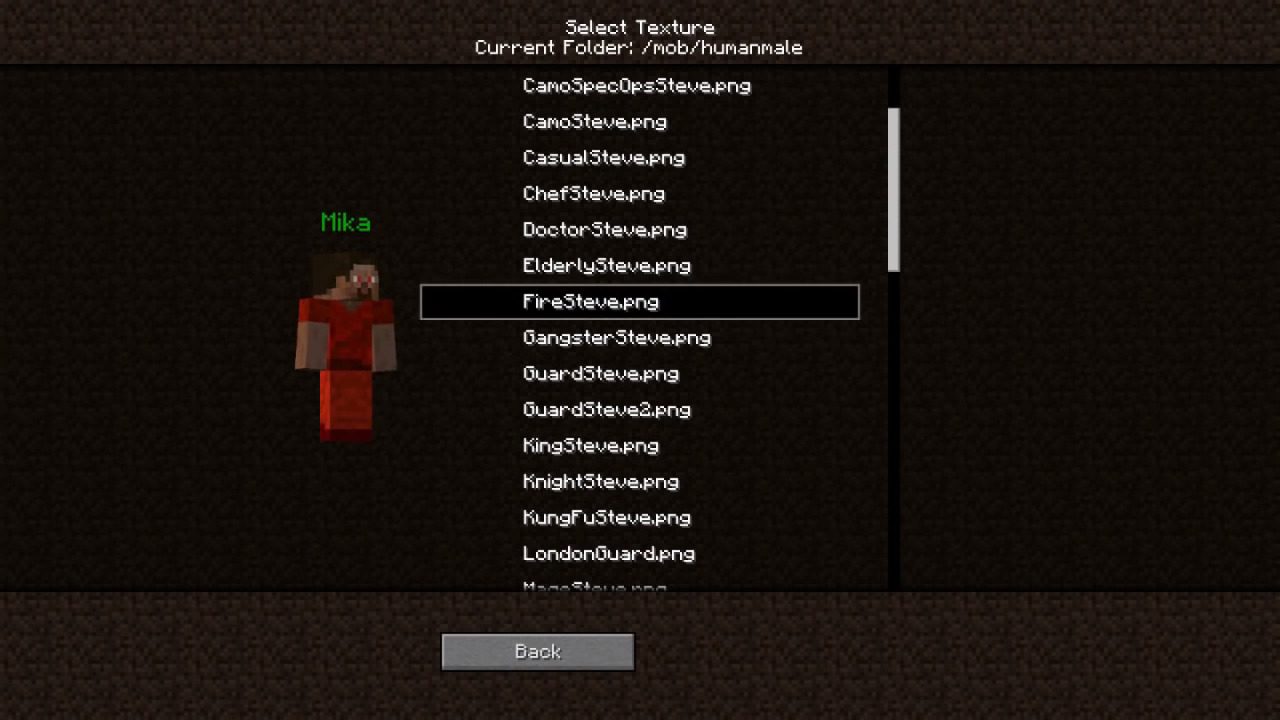Pick the CamoSteve.png skin
The width and height of the screenshot is (1280, 720).
point(595,122)
